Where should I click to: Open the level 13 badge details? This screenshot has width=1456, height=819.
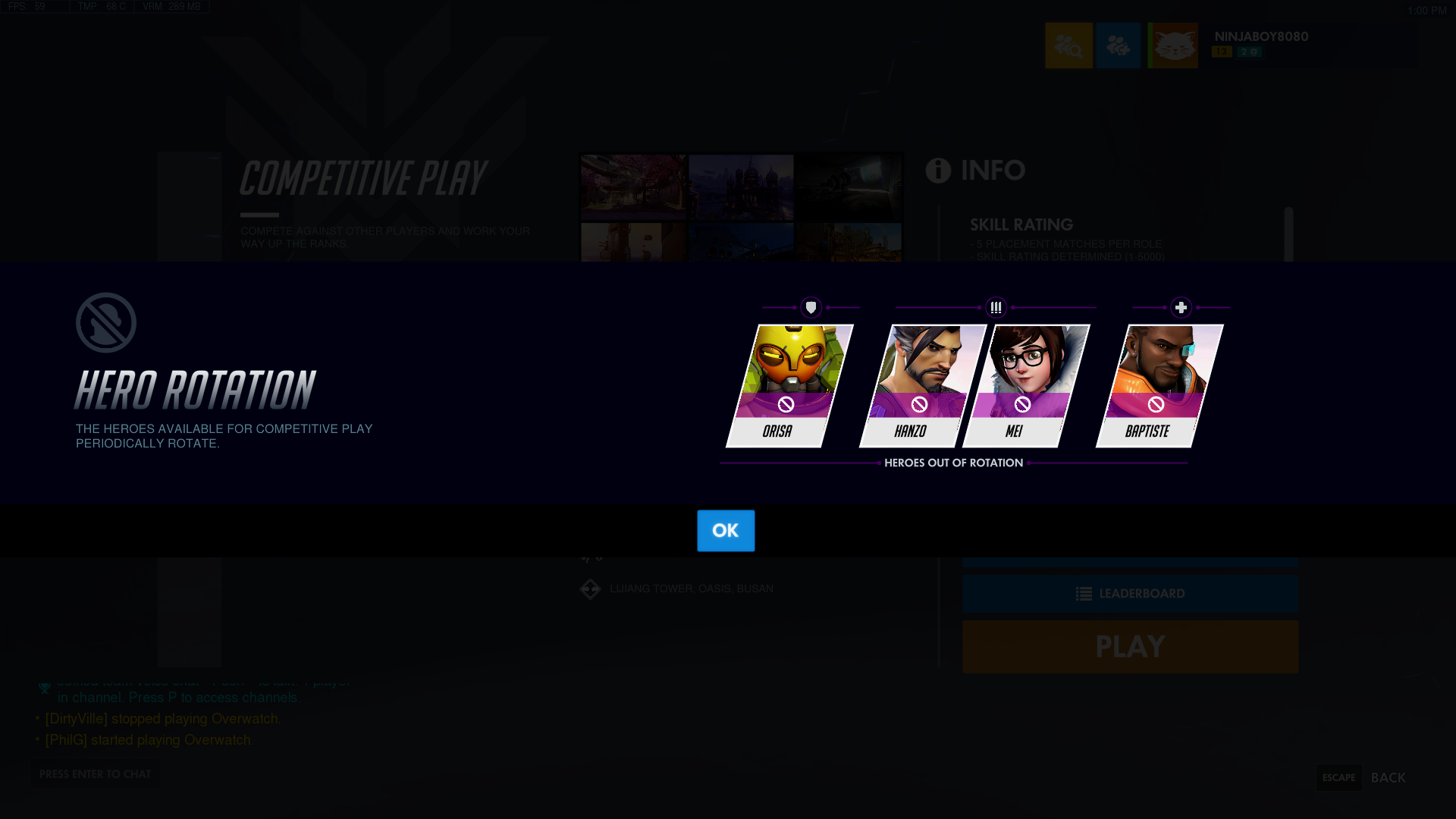point(1221,52)
